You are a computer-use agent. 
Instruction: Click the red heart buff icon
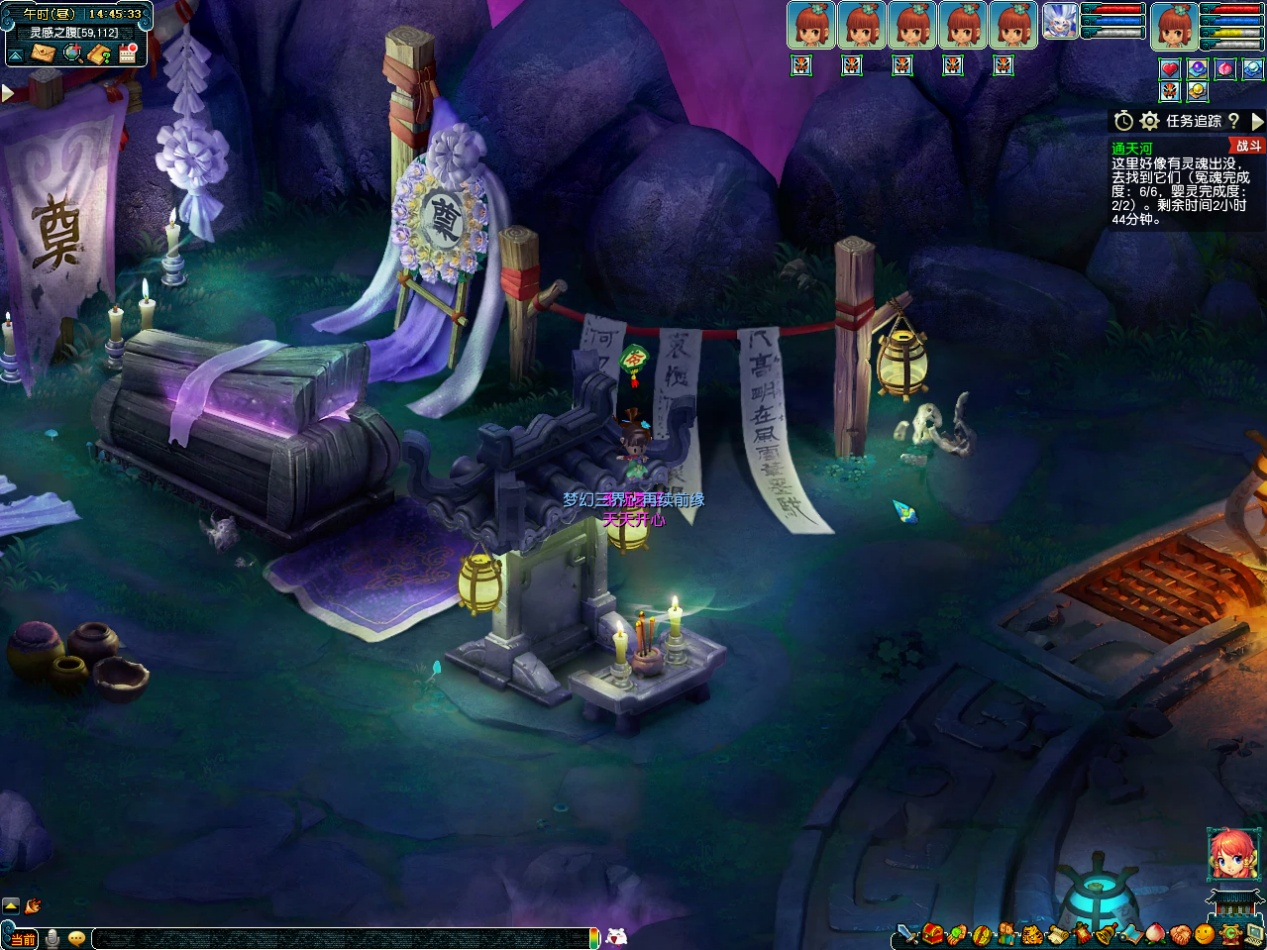point(1170,69)
